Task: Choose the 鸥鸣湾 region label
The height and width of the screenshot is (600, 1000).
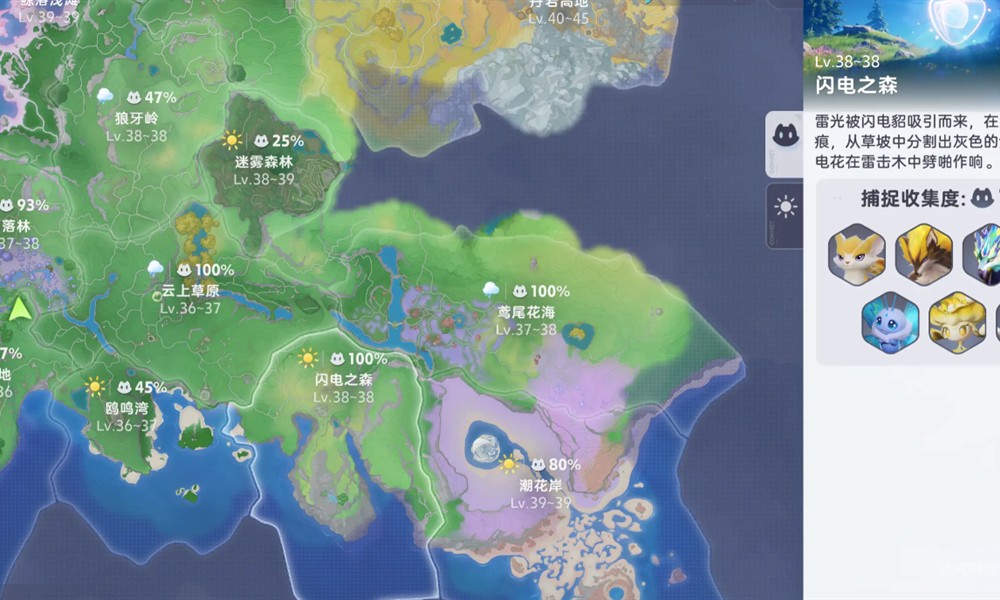Action: tap(127, 408)
